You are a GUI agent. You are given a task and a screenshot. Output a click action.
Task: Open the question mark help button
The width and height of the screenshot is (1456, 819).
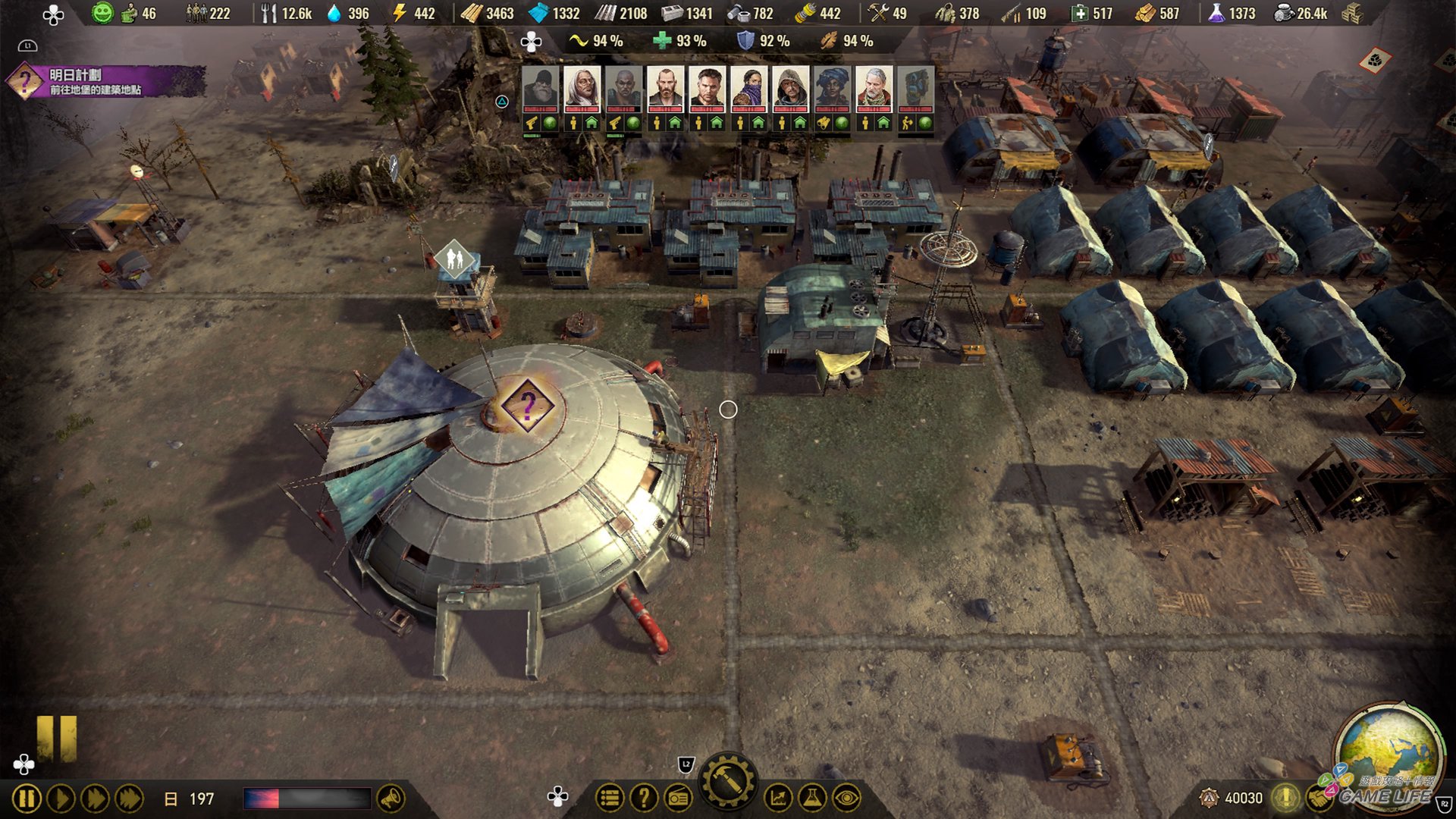(644, 798)
